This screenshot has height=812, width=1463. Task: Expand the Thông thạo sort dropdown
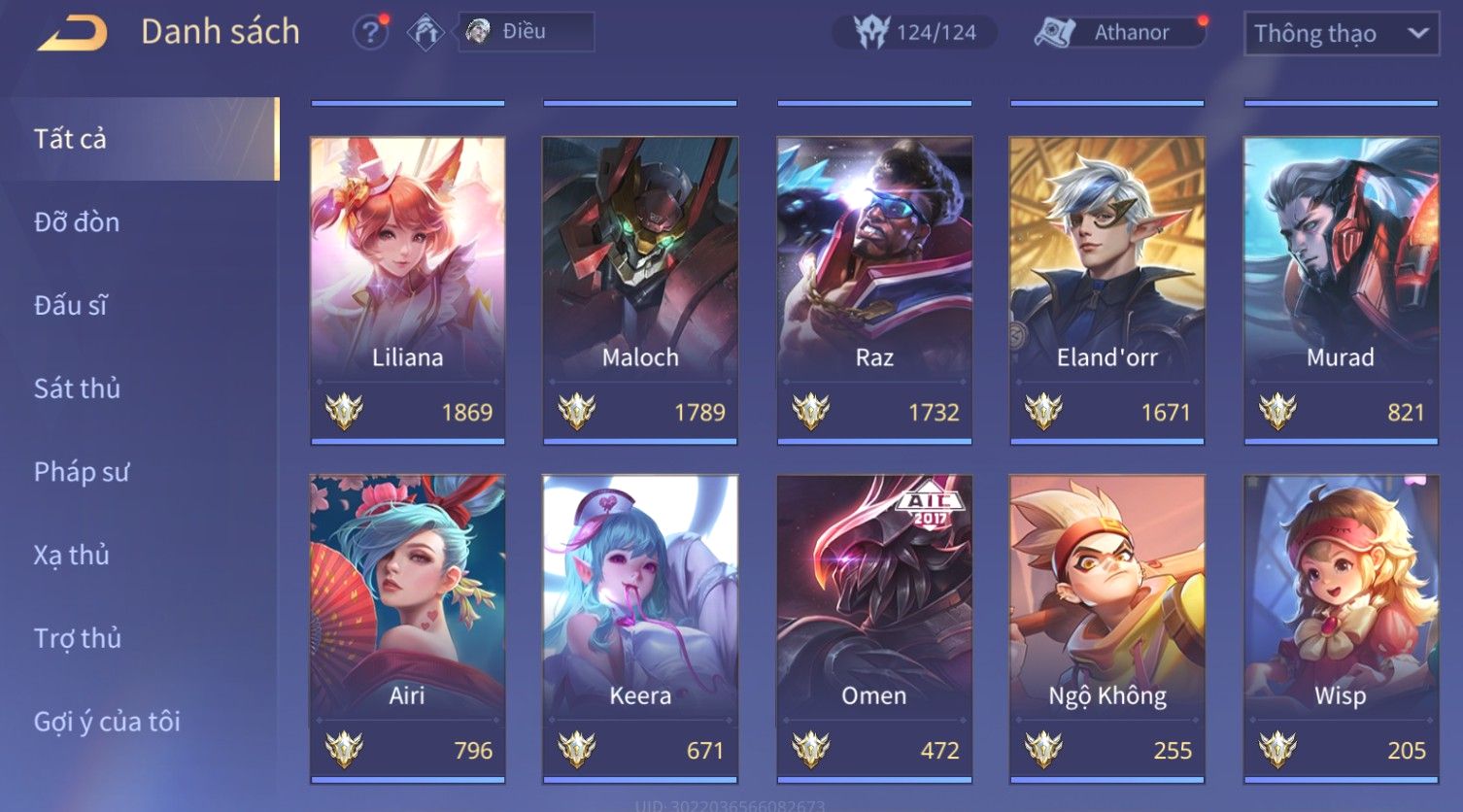(1341, 34)
